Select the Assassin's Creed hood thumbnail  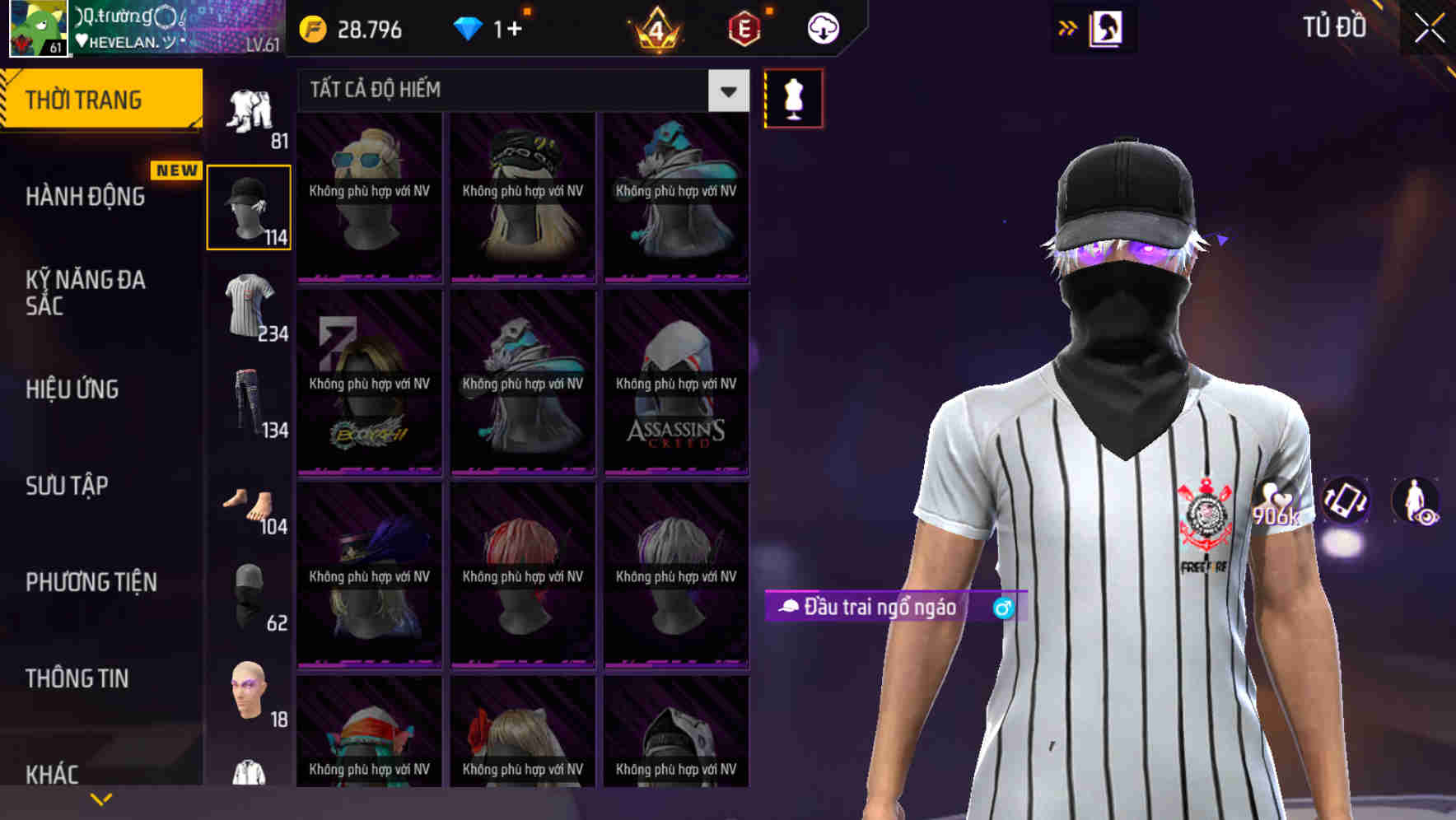(676, 379)
